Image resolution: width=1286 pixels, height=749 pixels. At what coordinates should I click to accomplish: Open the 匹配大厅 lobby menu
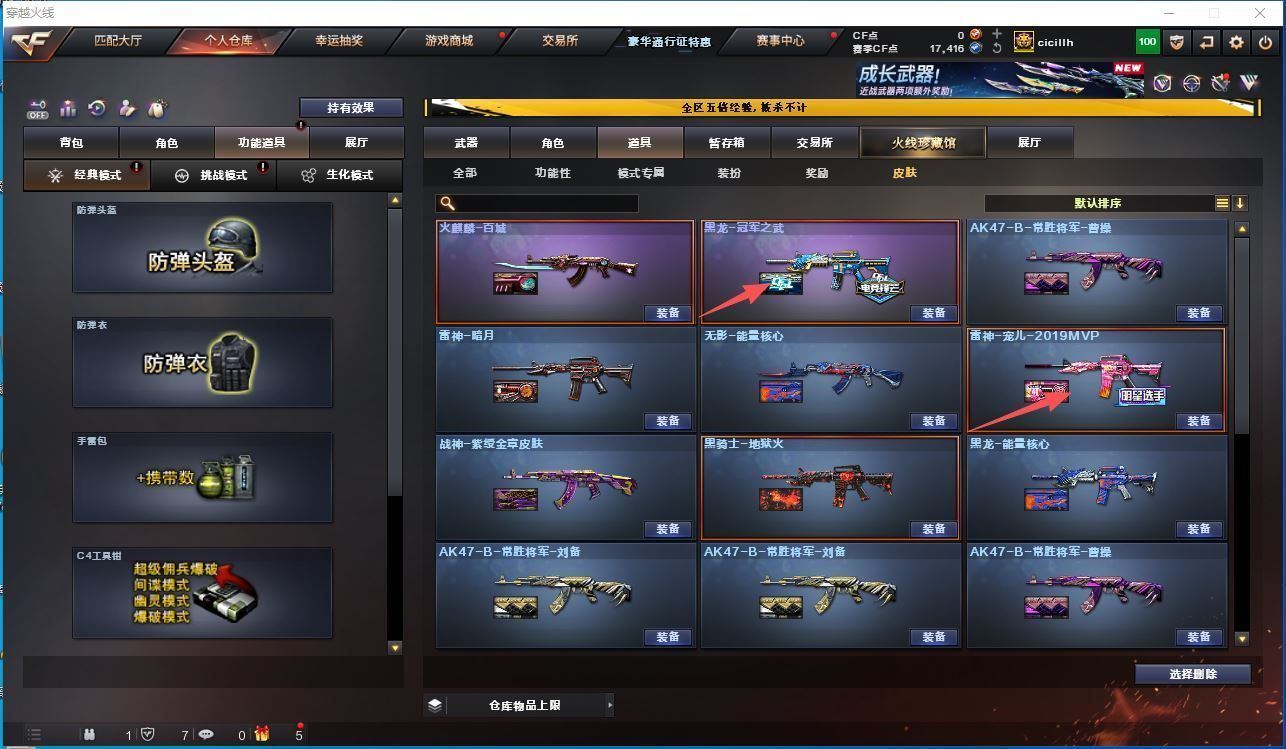[117, 41]
